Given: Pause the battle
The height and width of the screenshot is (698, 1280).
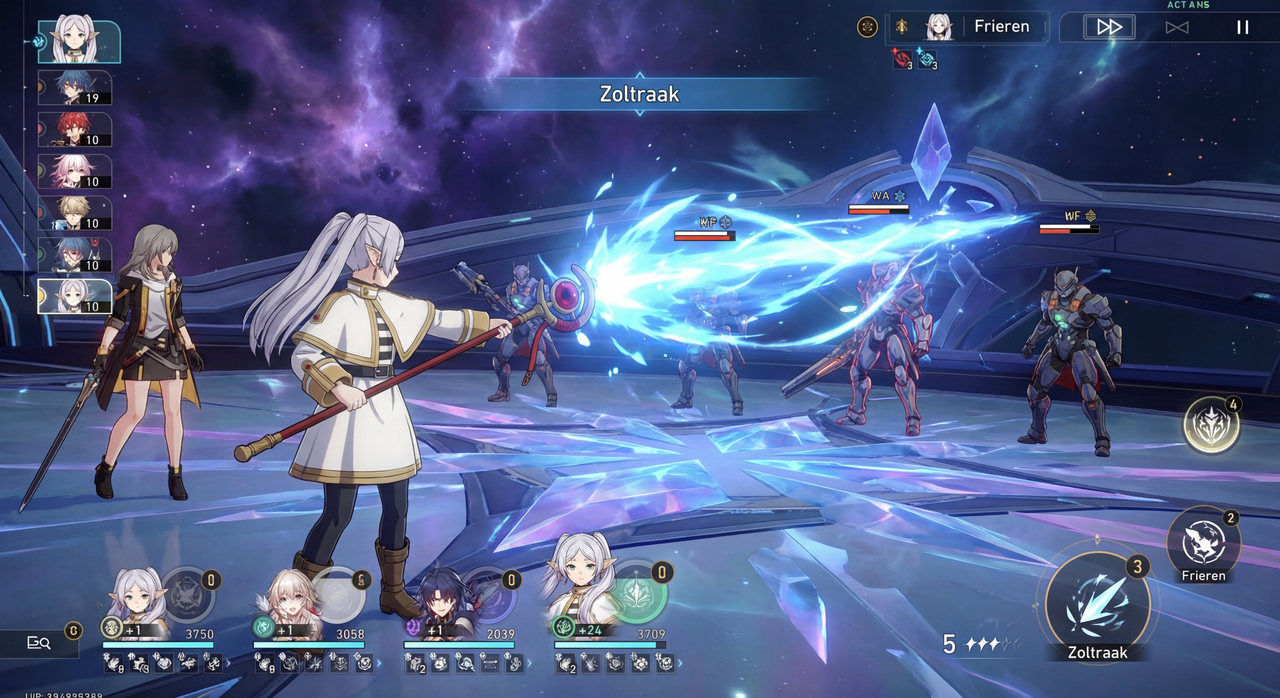Looking at the screenshot, I should tap(1242, 27).
